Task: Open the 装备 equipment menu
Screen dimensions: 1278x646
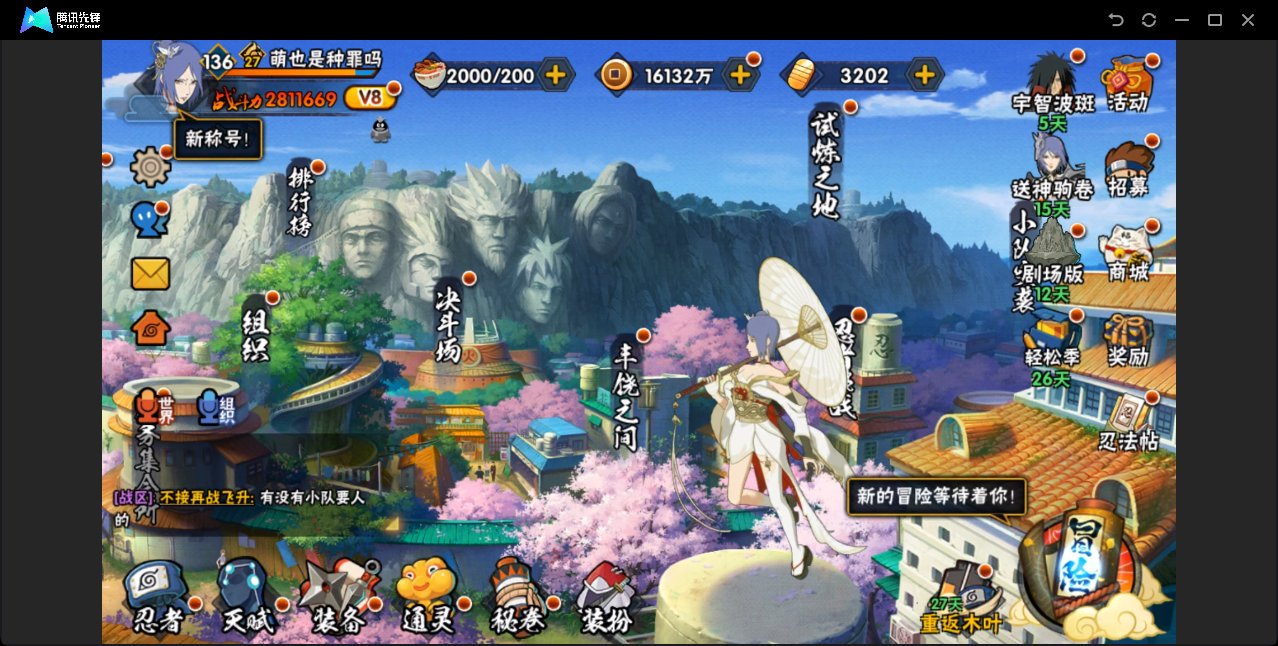Action: pos(338,596)
